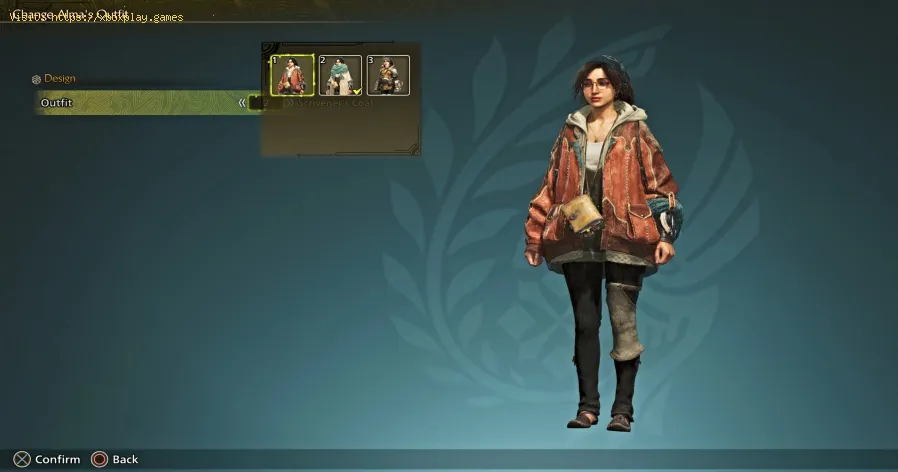Image resolution: width=898 pixels, height=472 pixels.
Task: Click the left arrows on the Outfit row
Action: 242,102
